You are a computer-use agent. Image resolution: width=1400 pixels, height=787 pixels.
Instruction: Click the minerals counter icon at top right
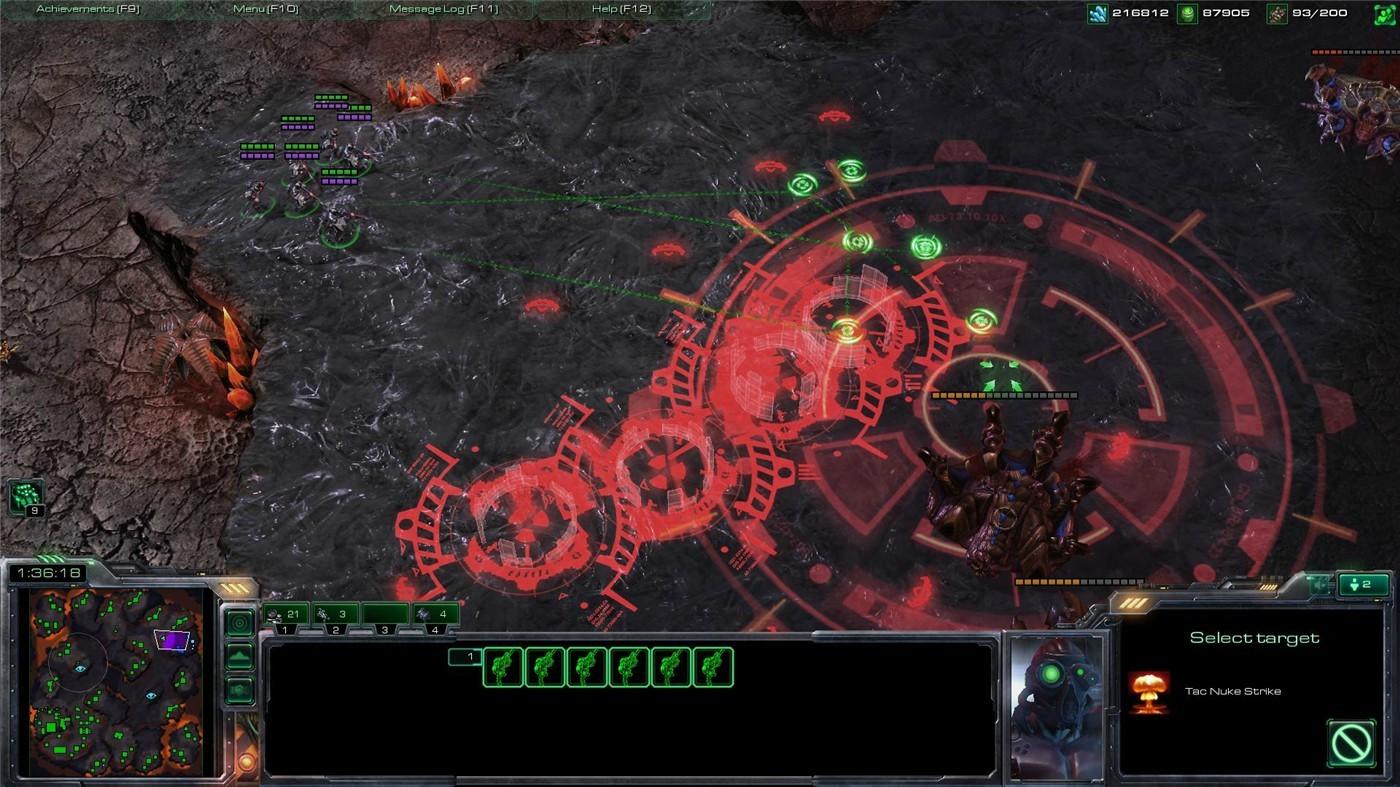[1097, 13]
